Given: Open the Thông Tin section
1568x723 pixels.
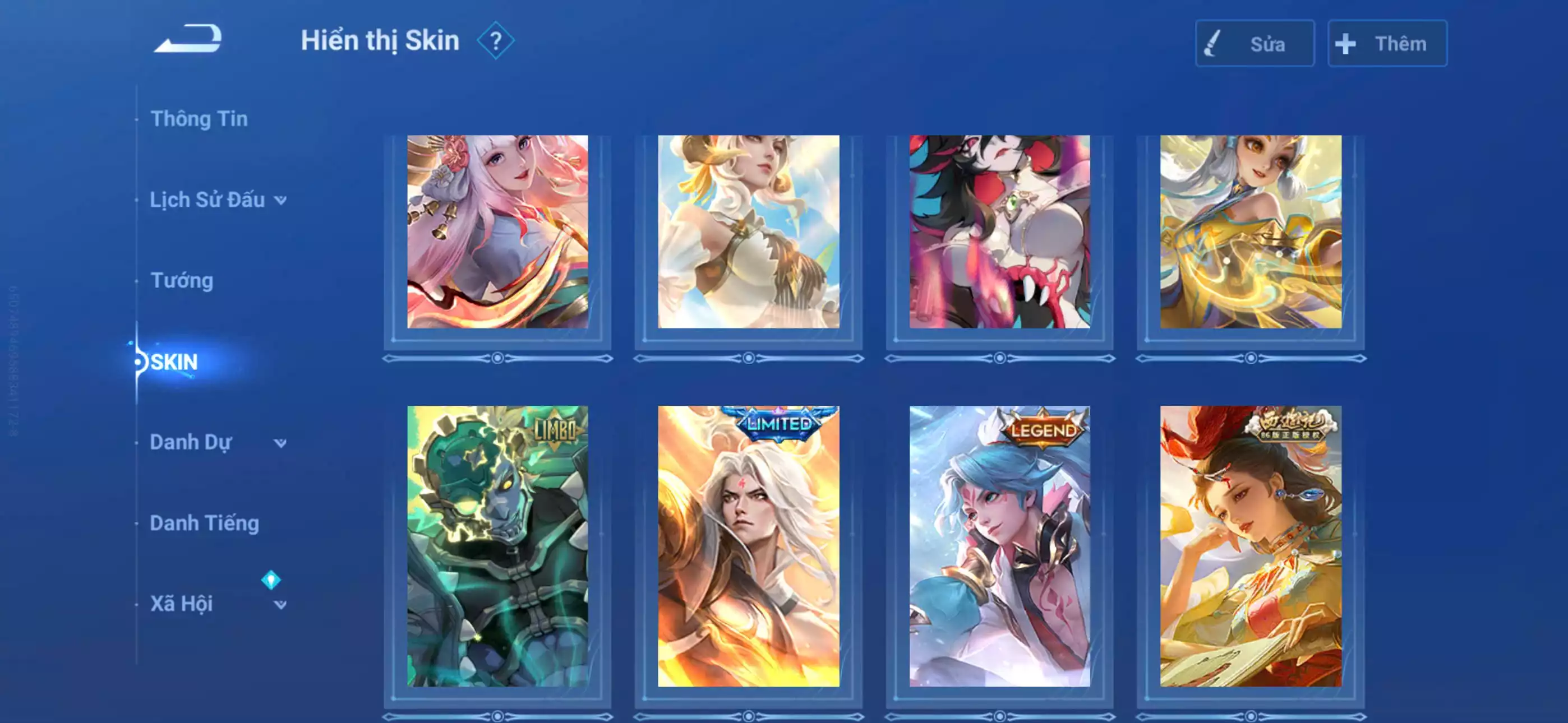Looking at the screenshot, I should tap(200, 118).
